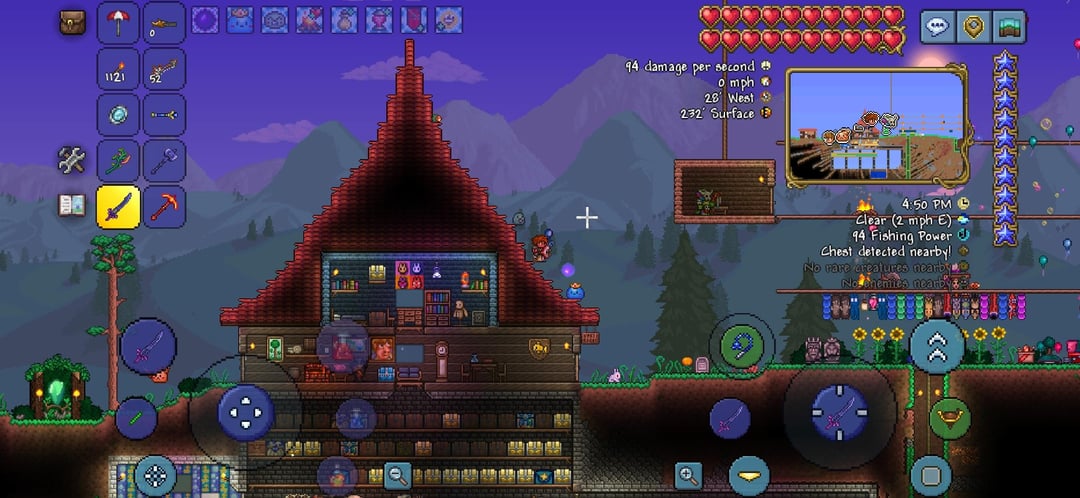The height and width of the screenshot is (498, 1080).
Task: Open the full world map button
Action: click(1010, 27)
